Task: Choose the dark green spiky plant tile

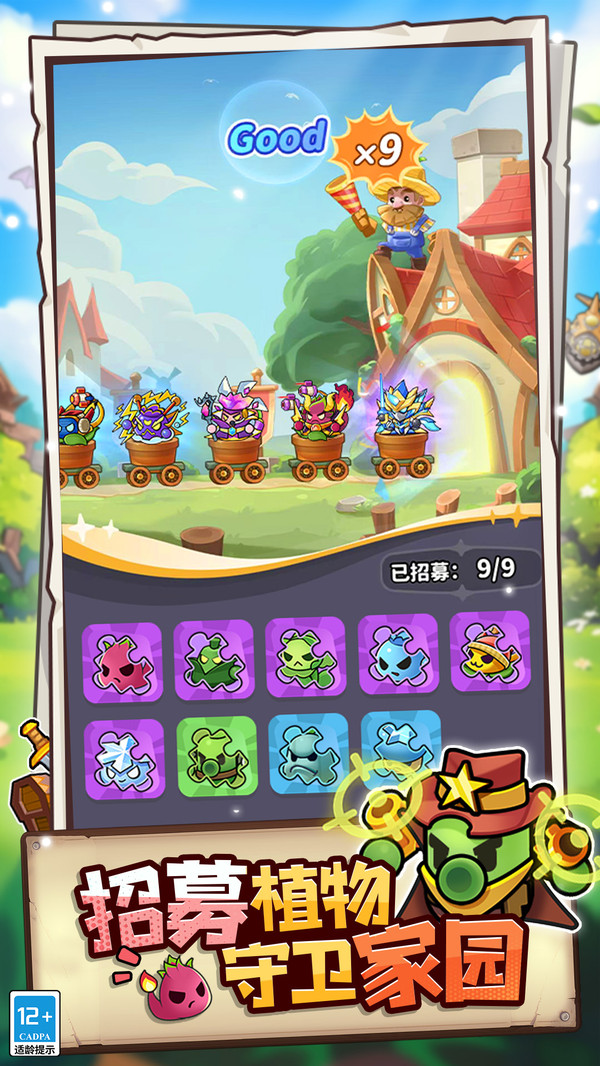Action: [214, 659]
